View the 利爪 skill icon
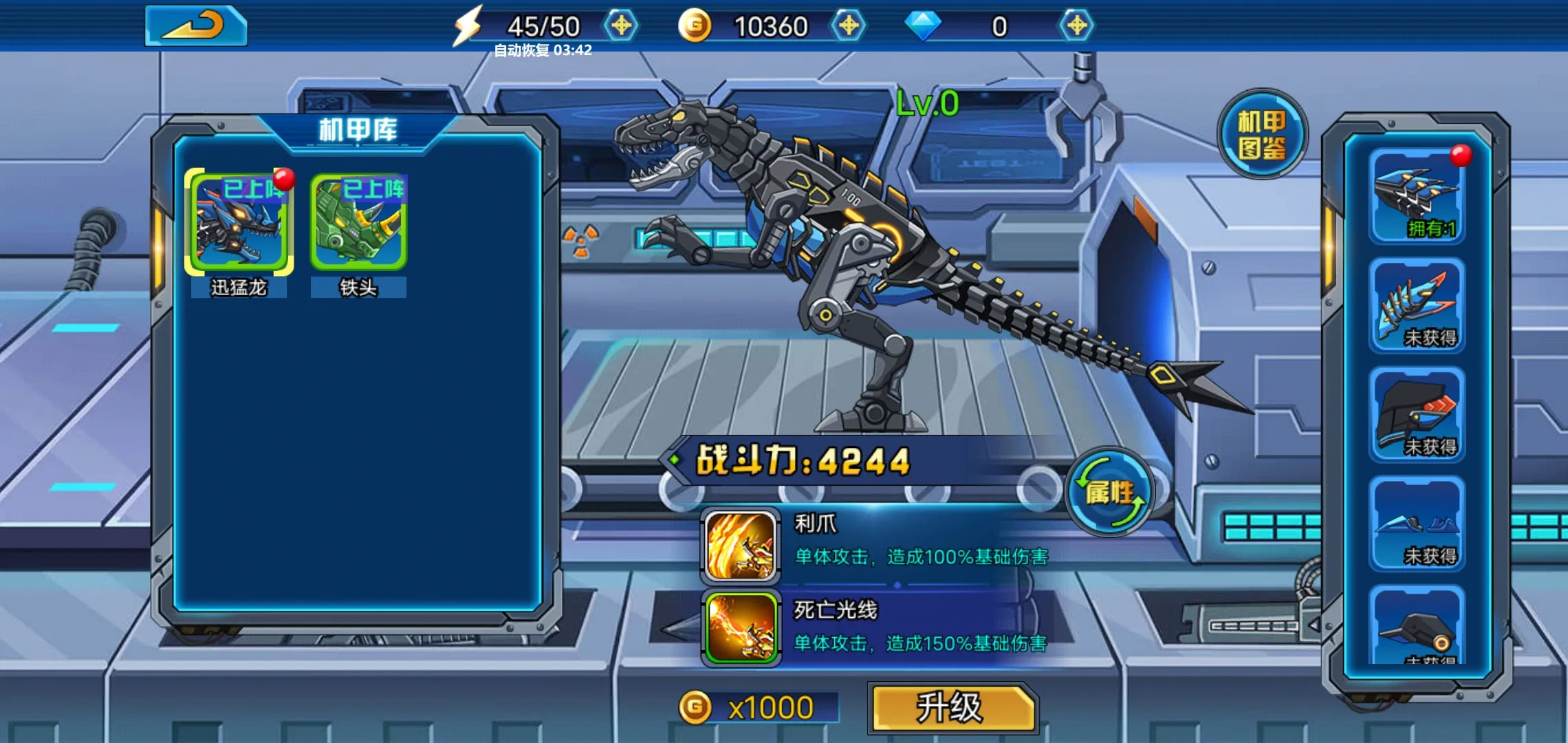 [741, 546]
